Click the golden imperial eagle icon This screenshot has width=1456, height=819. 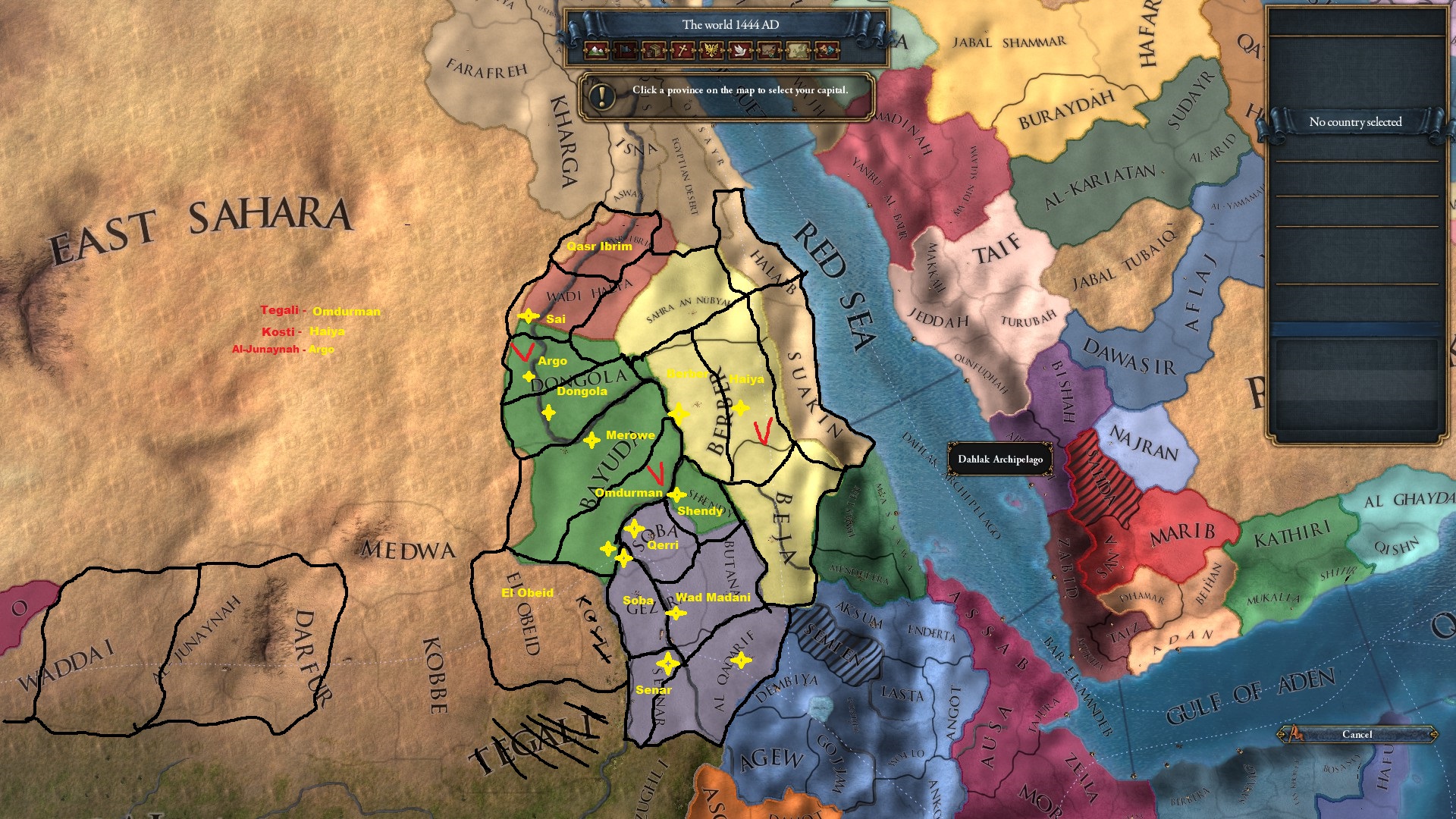(x=711, y=51)
